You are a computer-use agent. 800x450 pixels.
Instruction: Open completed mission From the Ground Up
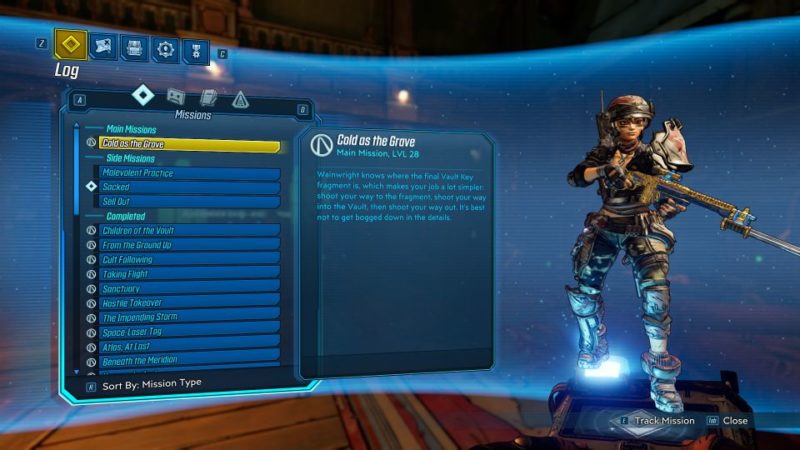(x=190, y=245)
